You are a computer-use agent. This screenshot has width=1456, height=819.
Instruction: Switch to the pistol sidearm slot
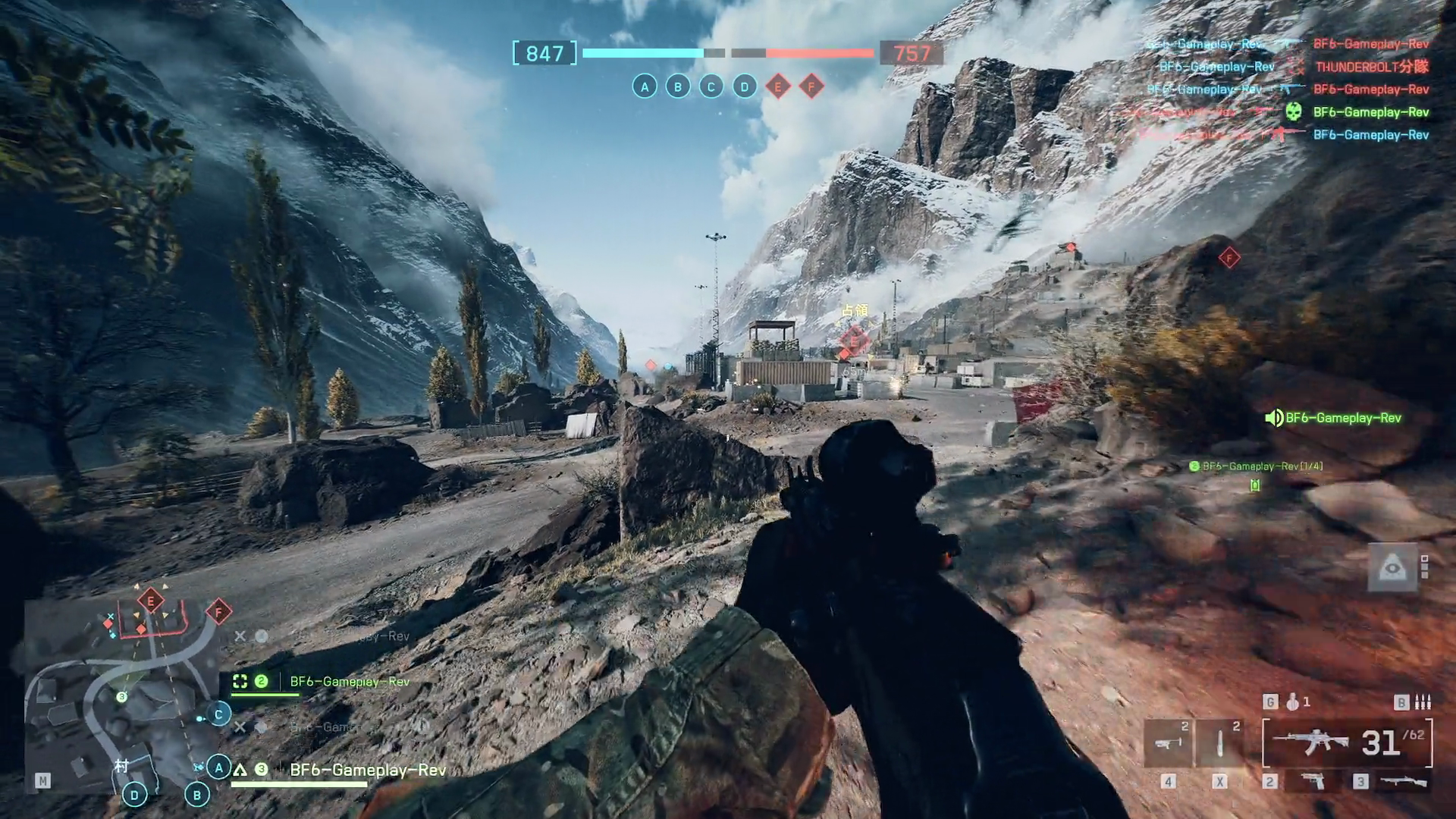click(x=1313, y=781)
